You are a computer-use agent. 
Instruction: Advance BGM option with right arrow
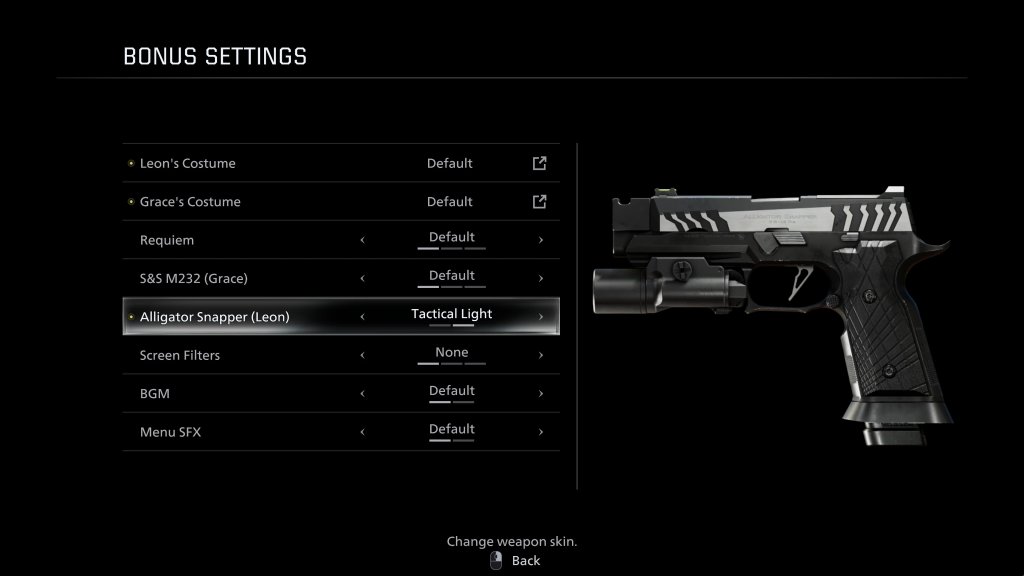pyautogui.click(x=541, y=394)
